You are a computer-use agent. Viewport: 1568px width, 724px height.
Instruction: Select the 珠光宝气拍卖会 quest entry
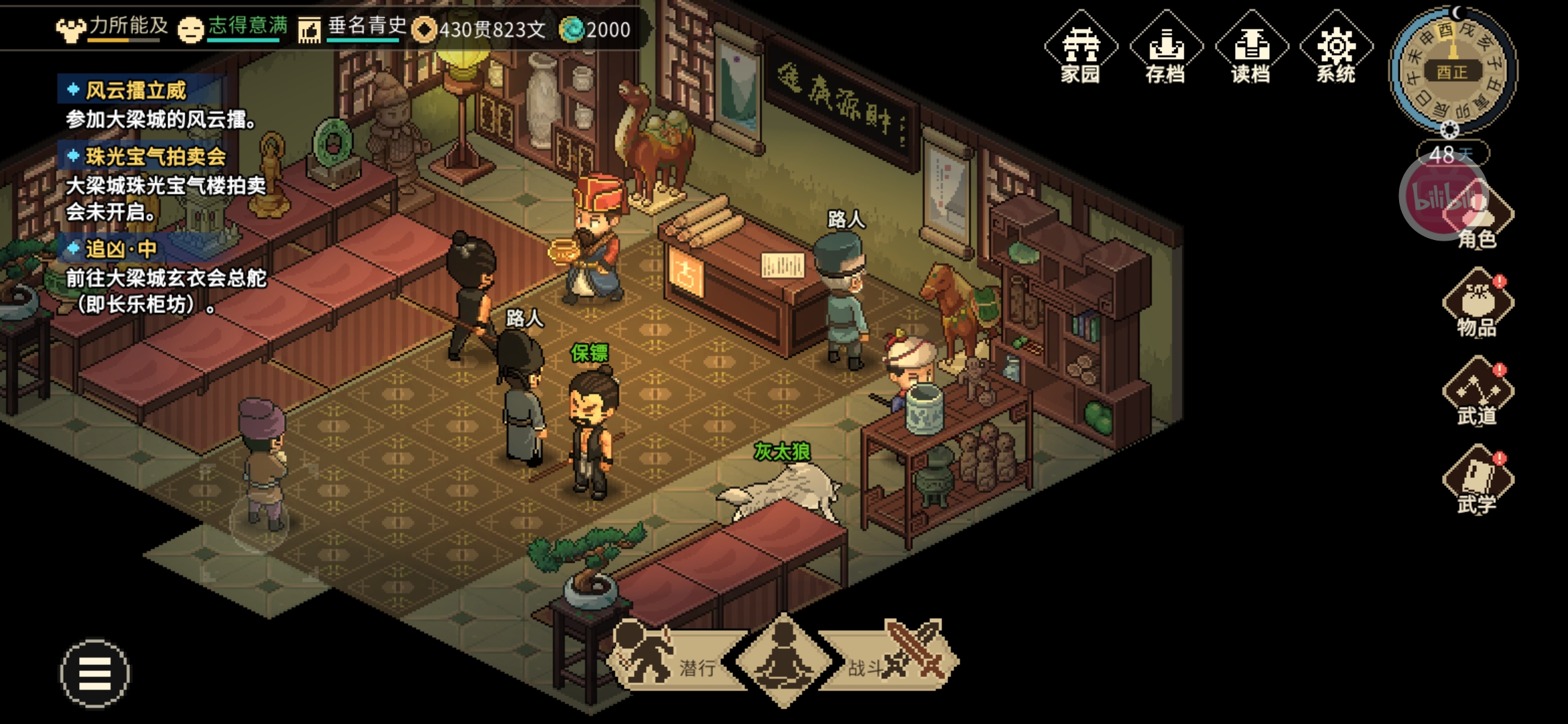click(x=155, y=157)
